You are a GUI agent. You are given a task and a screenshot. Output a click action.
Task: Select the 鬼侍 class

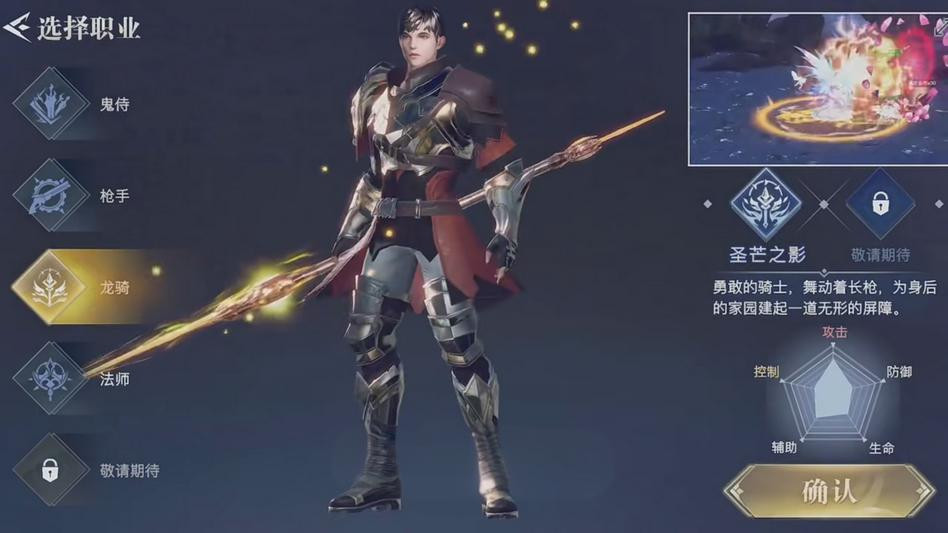[50, 104]
